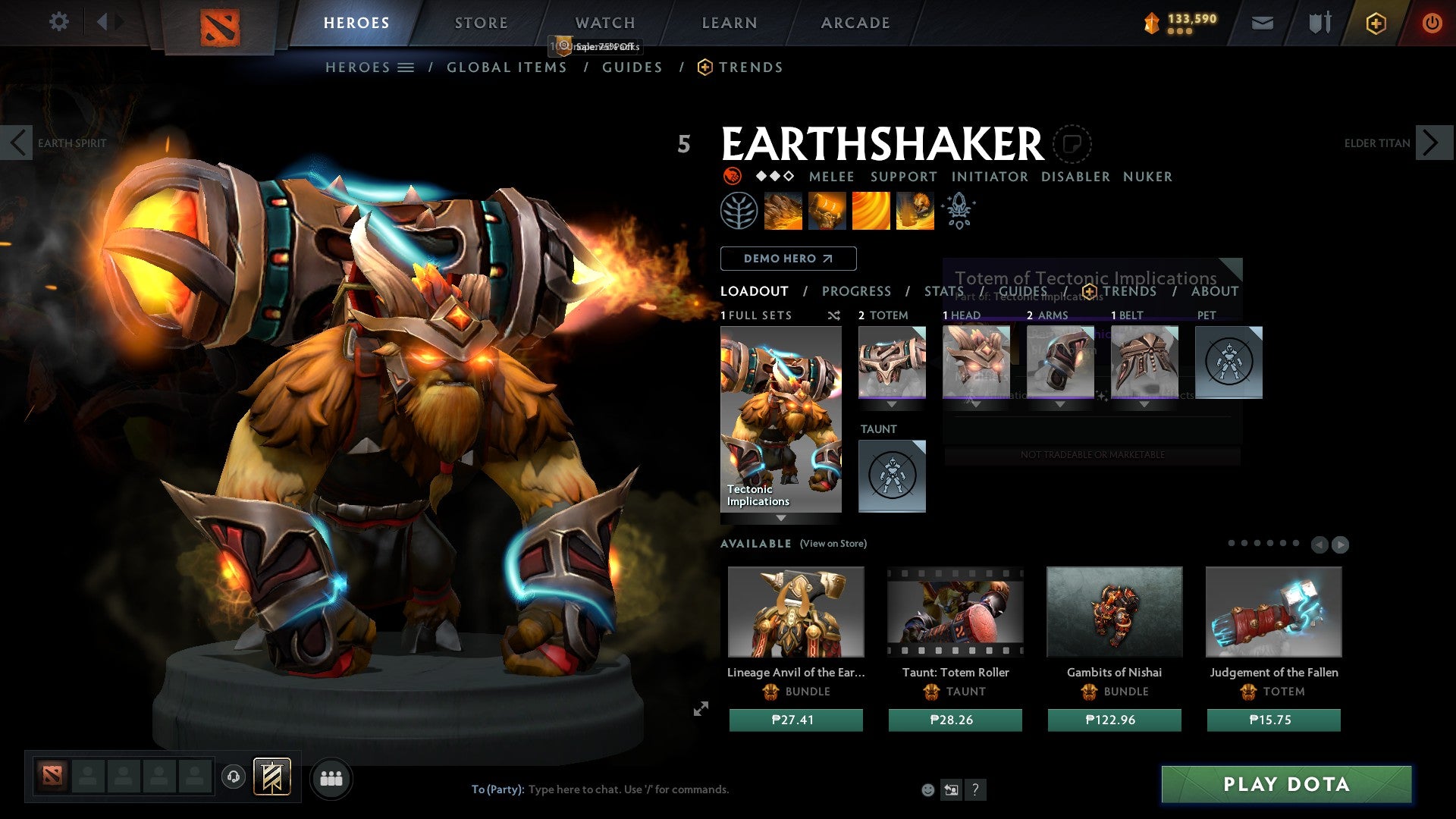Open the Arcade menu item
Image resolution: width=1456 pixels, height=819 pixels.
pyautogui.click(x=855, y=23)
